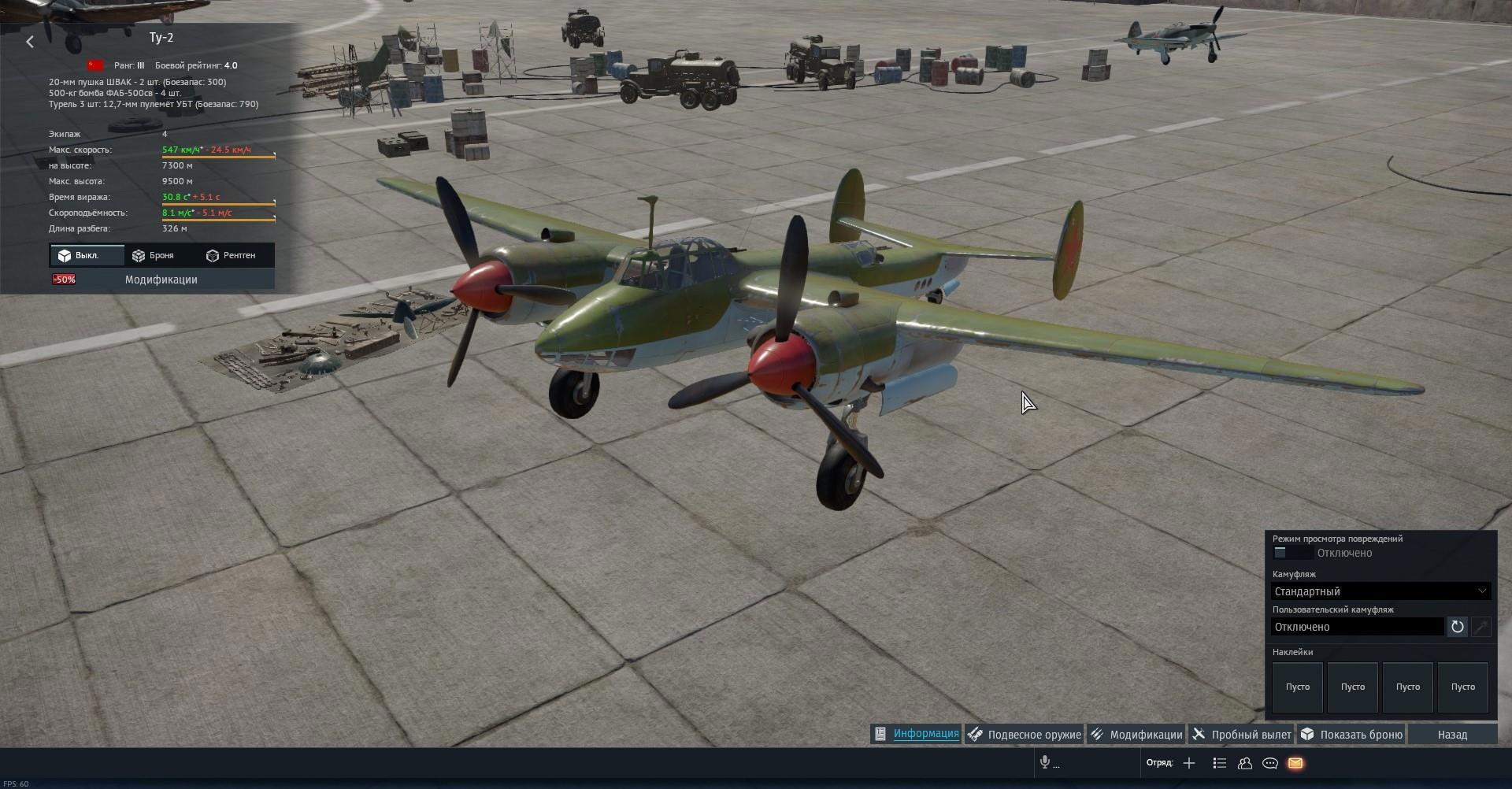The image size is (1512, 789).
Task: Open Модификации in the bottom bar
Action: 1136,734
